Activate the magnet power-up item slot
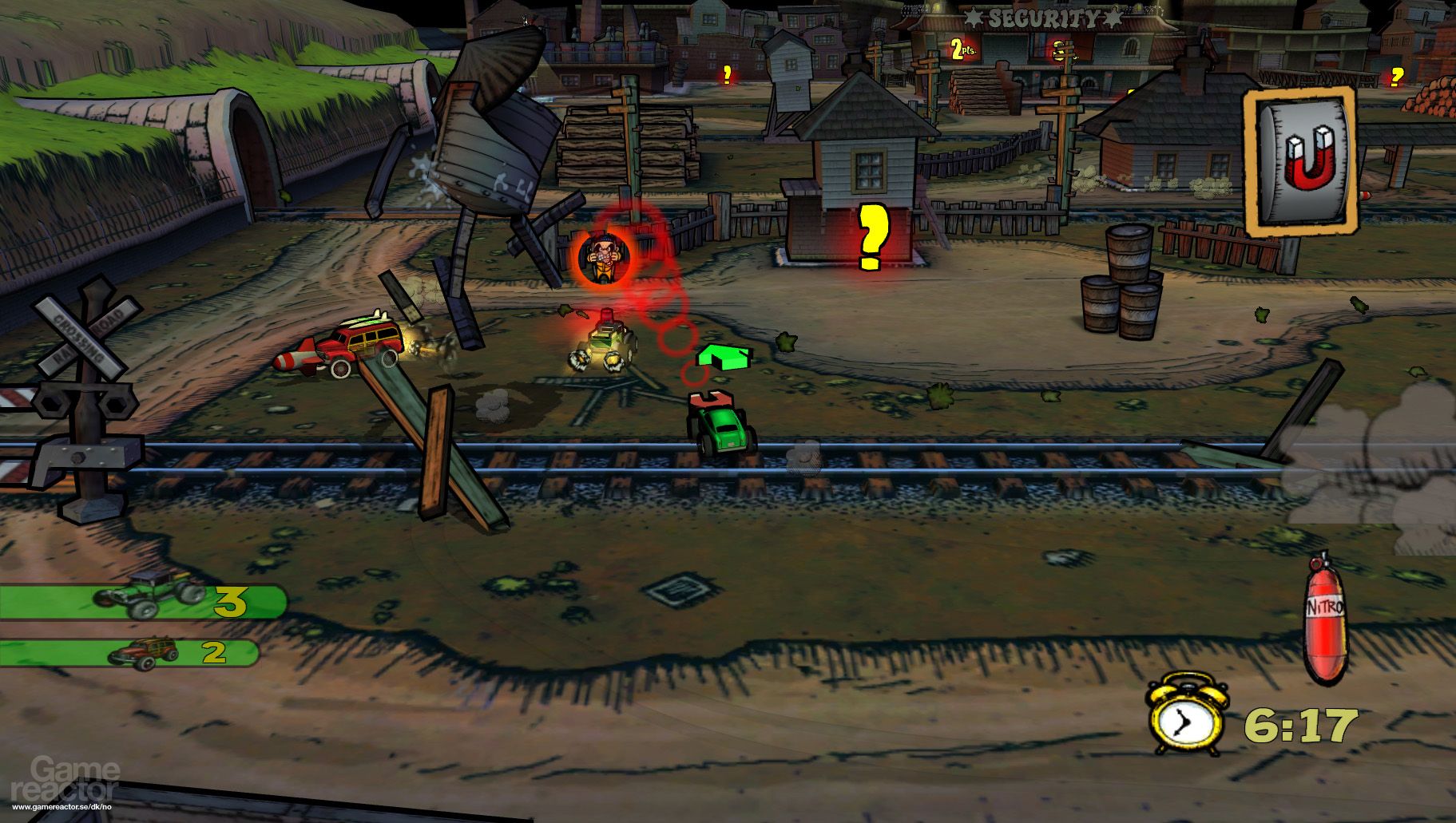 (1301, 162)
